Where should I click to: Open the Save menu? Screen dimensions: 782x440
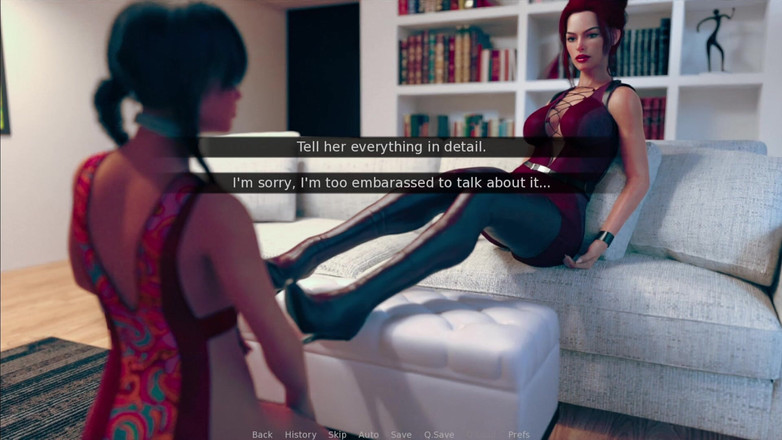click(x=400, y=434)
